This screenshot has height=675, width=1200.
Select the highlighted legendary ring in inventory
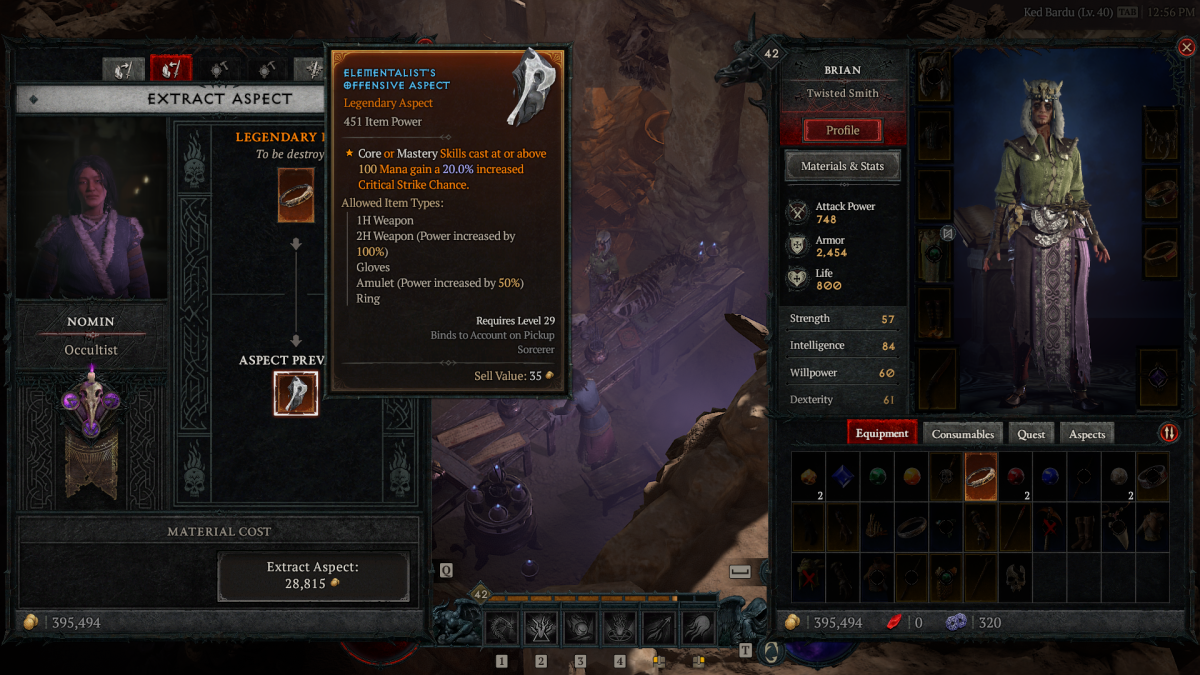click(x=980, y=476)
